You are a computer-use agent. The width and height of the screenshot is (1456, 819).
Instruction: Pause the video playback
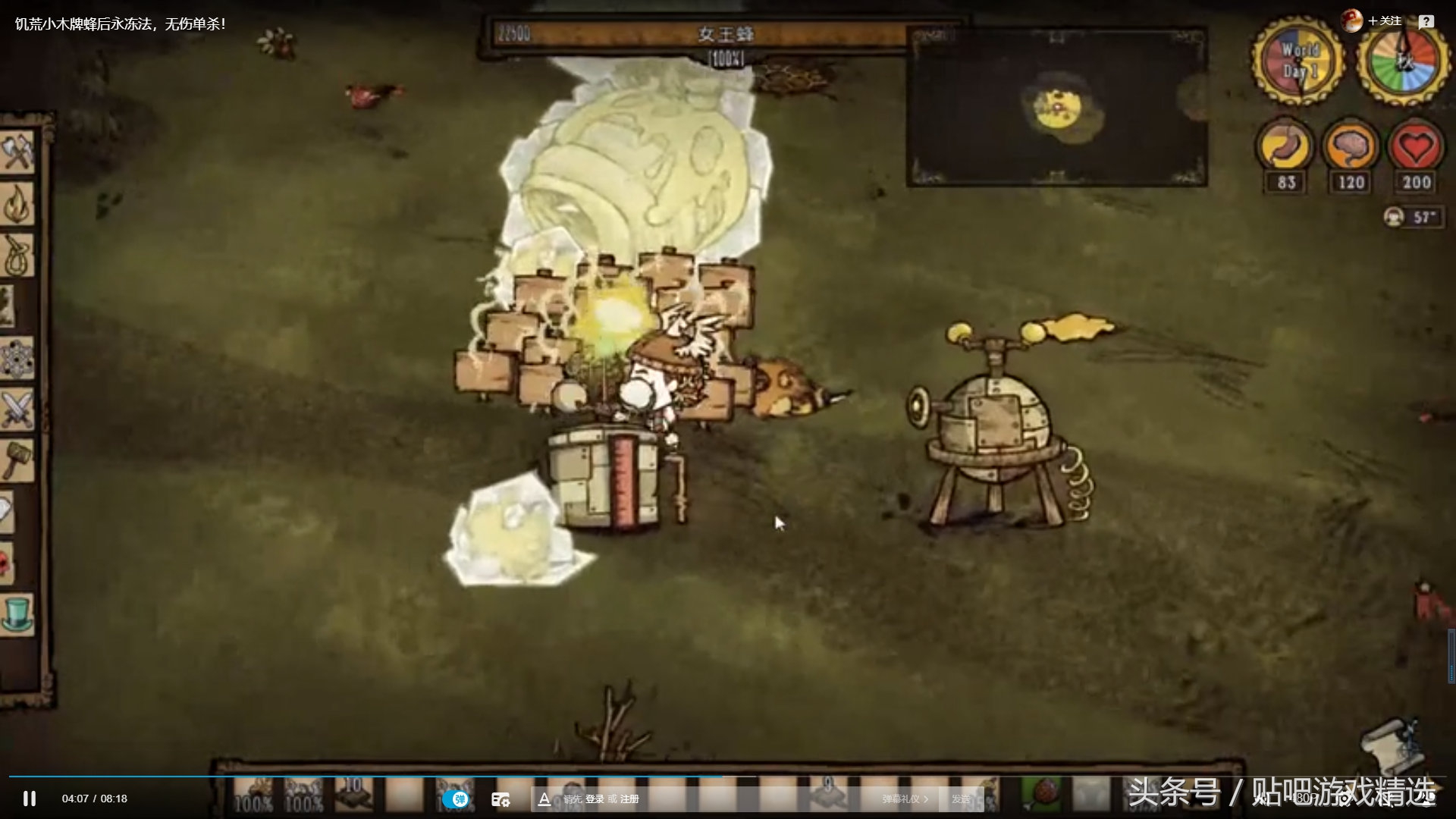pyautogui.click(x=30, y=799)
